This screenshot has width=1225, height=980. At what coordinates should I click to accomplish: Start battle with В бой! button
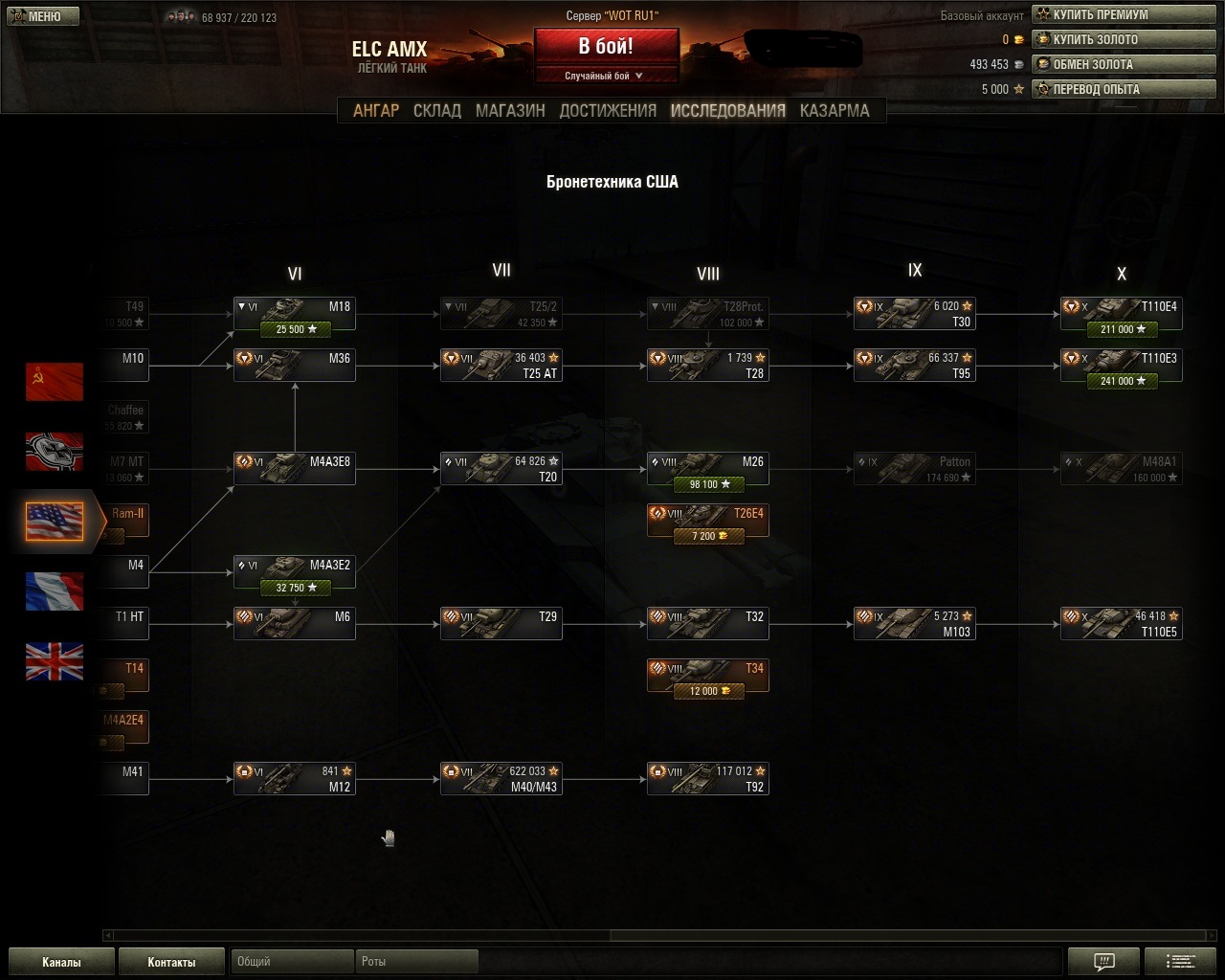pos(606,47)
